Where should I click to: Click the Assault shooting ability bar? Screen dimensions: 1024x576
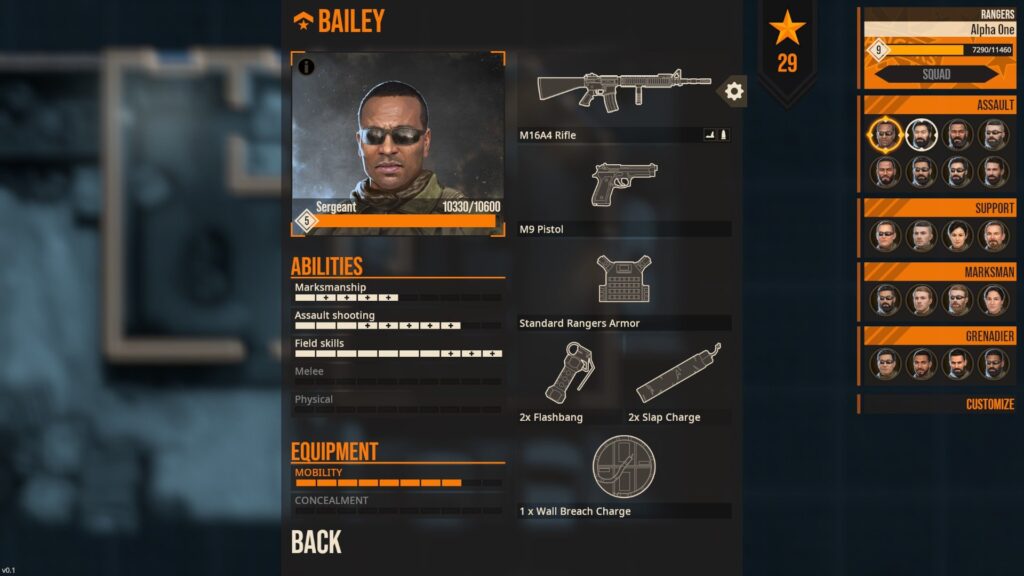pos(398,325)
